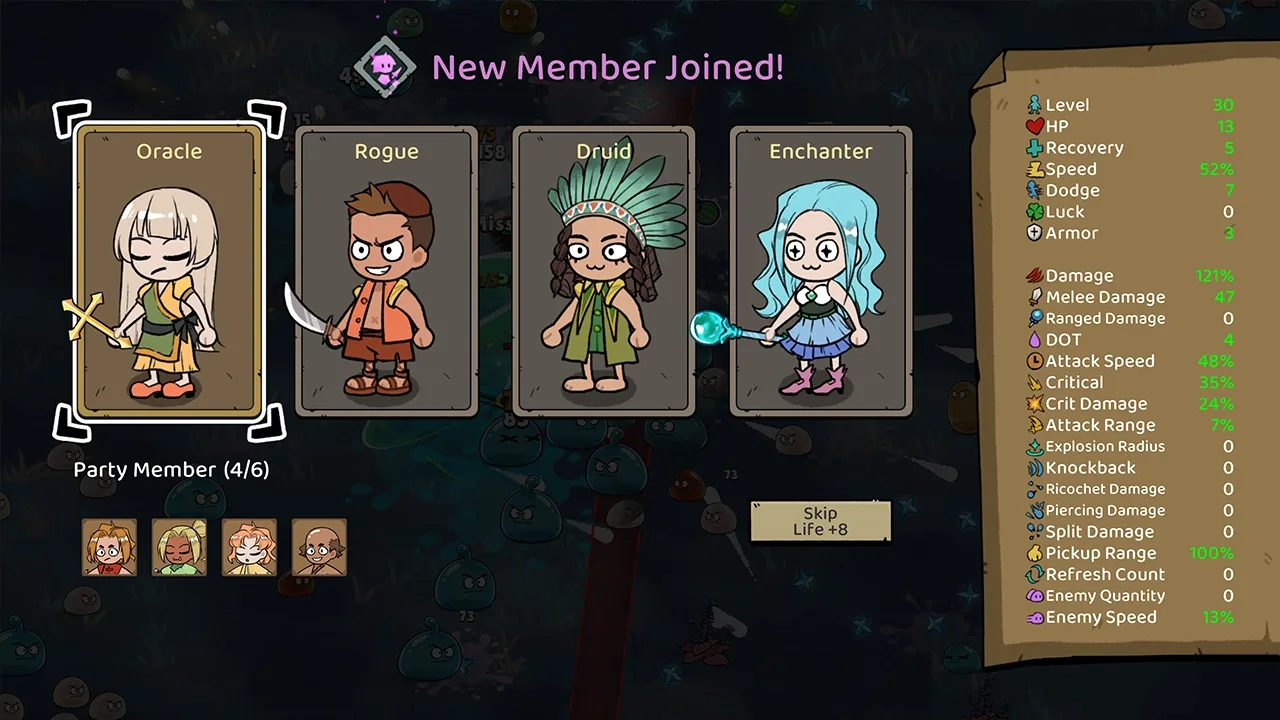
Task: Skip the new member for Life +8
Action: click(x=820, y=521)
